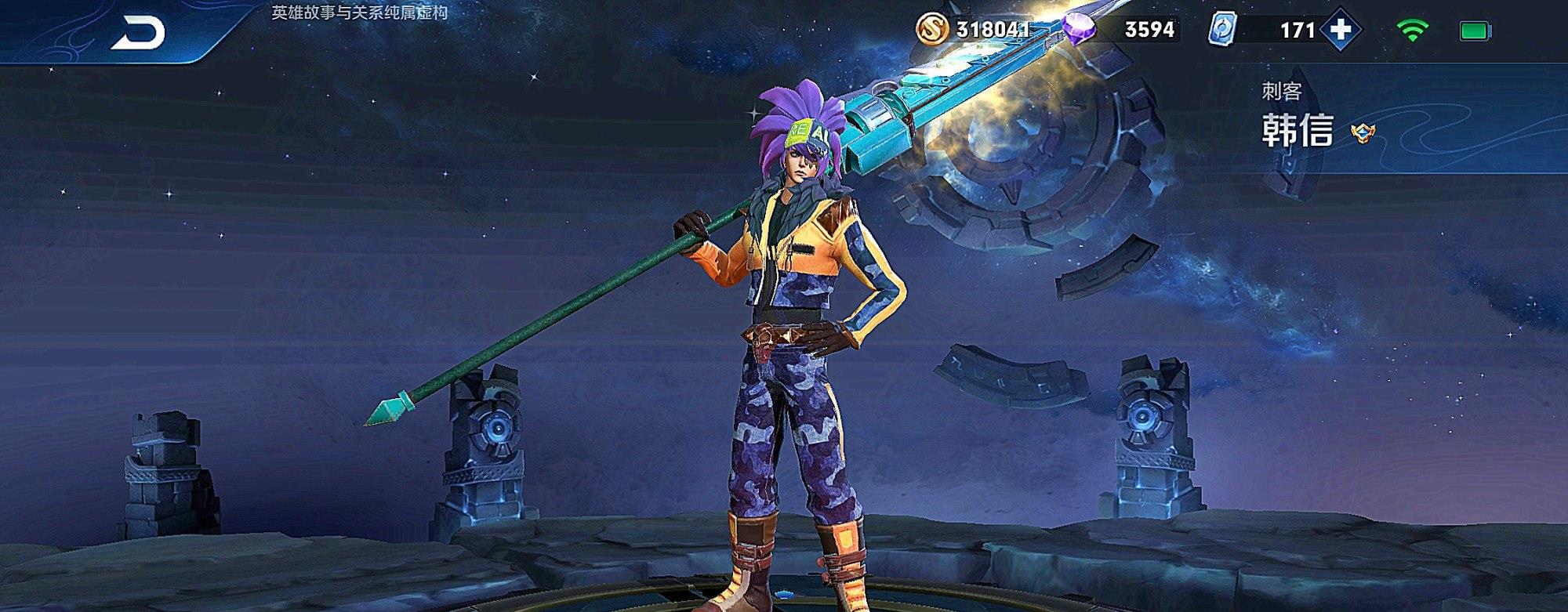The width and height of the screenshot is (1568, 612).
Task: Tap the blue voucher ticket icon
Action: point(1222,31)
